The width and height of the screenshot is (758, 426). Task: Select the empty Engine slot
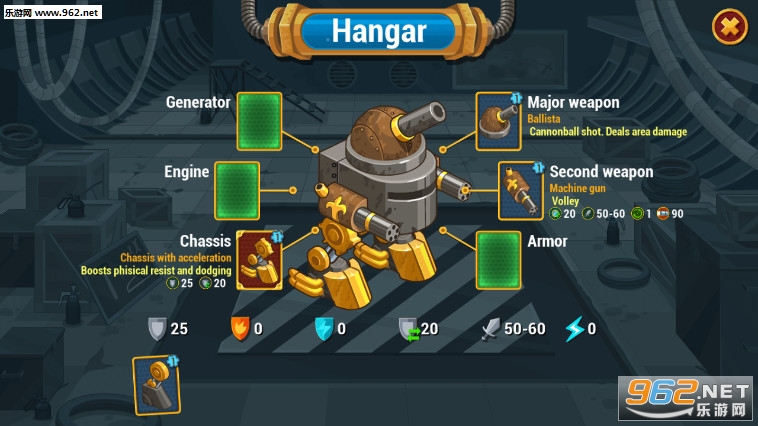(237, 190)
